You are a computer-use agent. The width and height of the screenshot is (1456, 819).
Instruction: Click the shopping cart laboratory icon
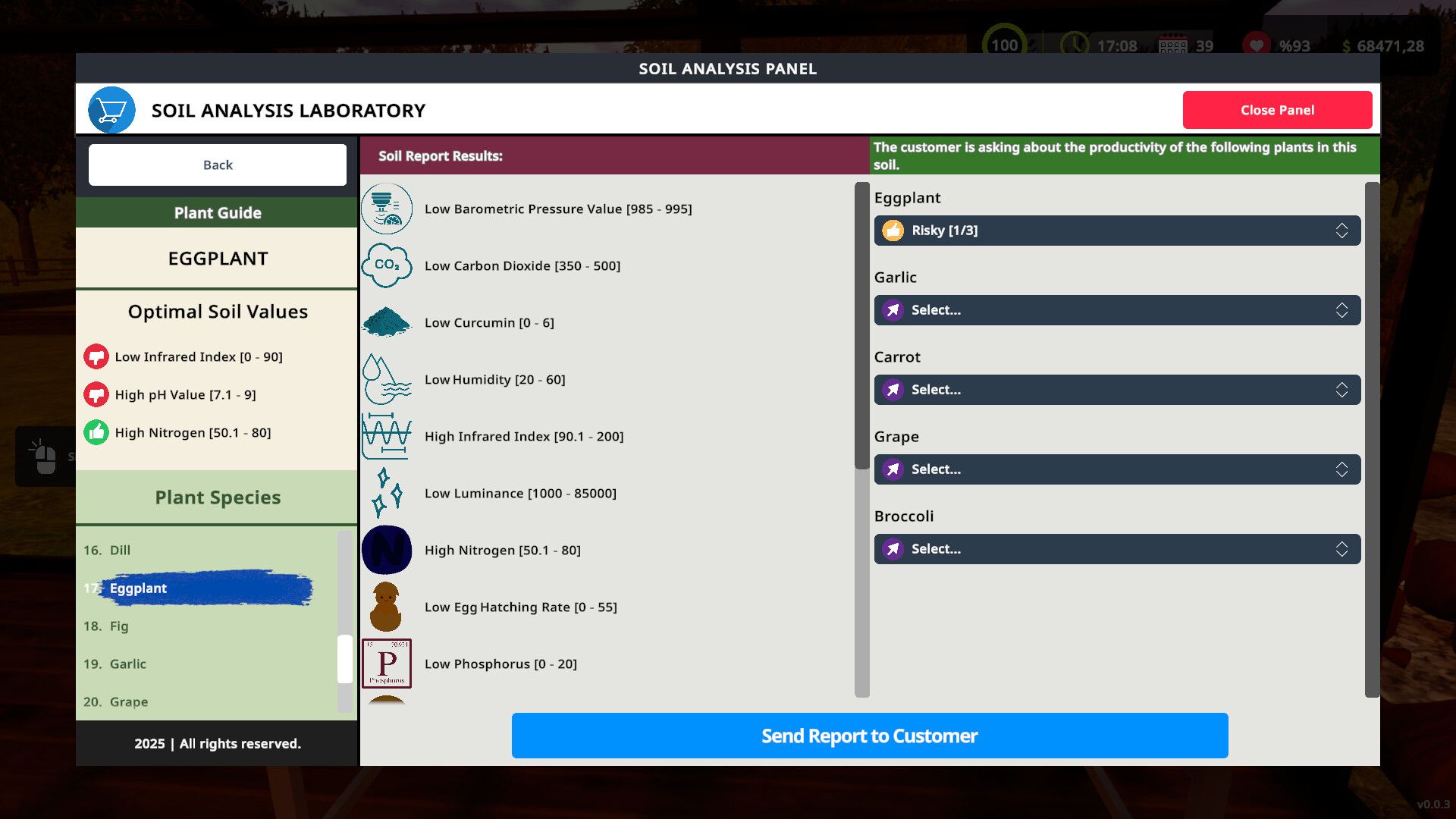click(x=111, y=110)
